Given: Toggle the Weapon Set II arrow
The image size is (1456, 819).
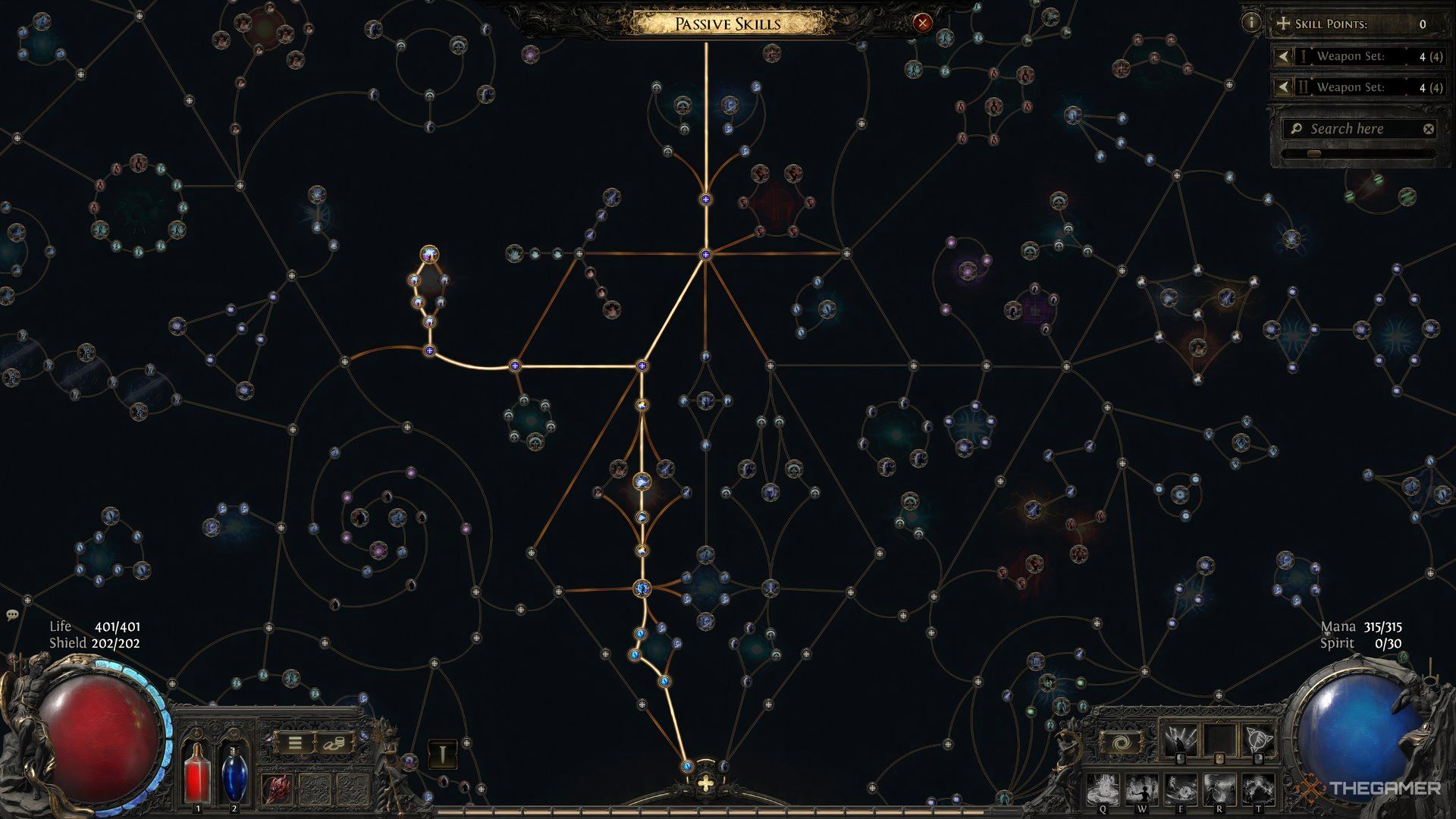Looking at the screenshot, I should pos(1282,87).
